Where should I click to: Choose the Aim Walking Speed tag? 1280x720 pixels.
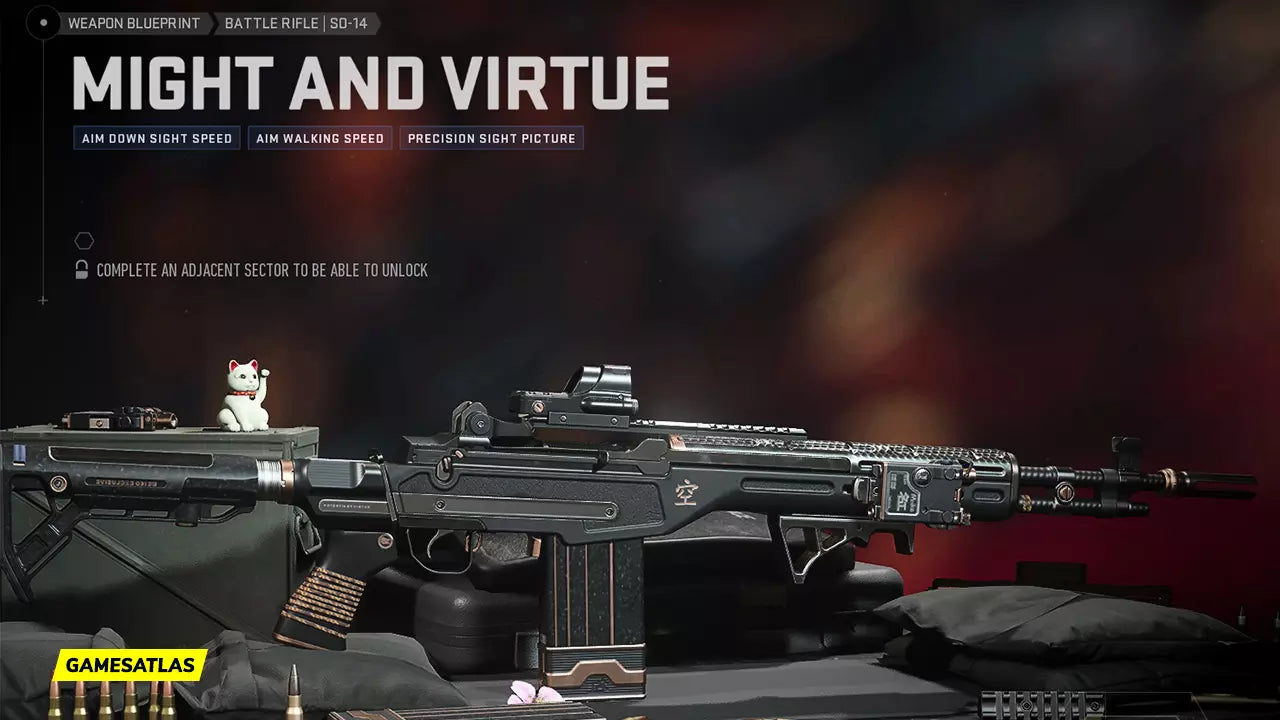click(320, 138)
